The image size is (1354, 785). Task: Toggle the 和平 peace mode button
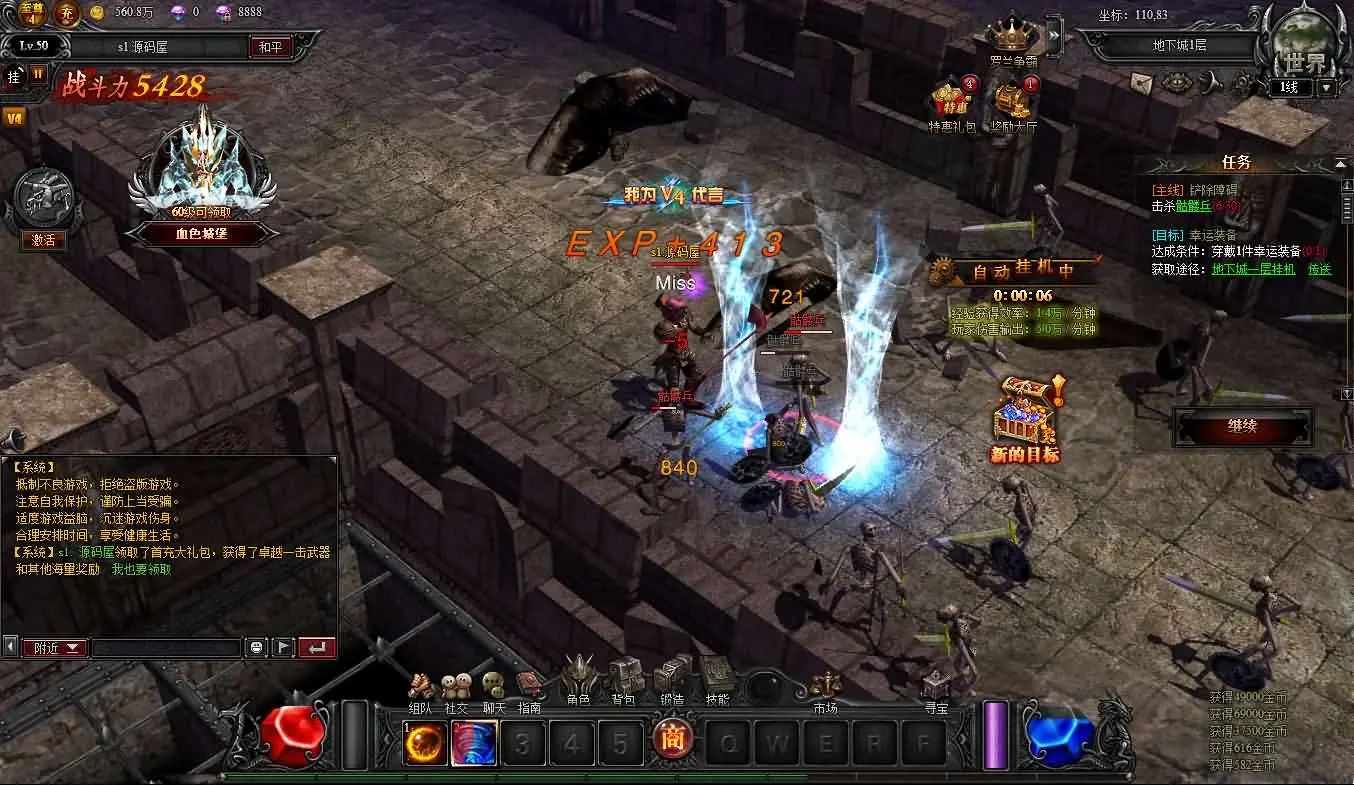(x=270, y=46)
